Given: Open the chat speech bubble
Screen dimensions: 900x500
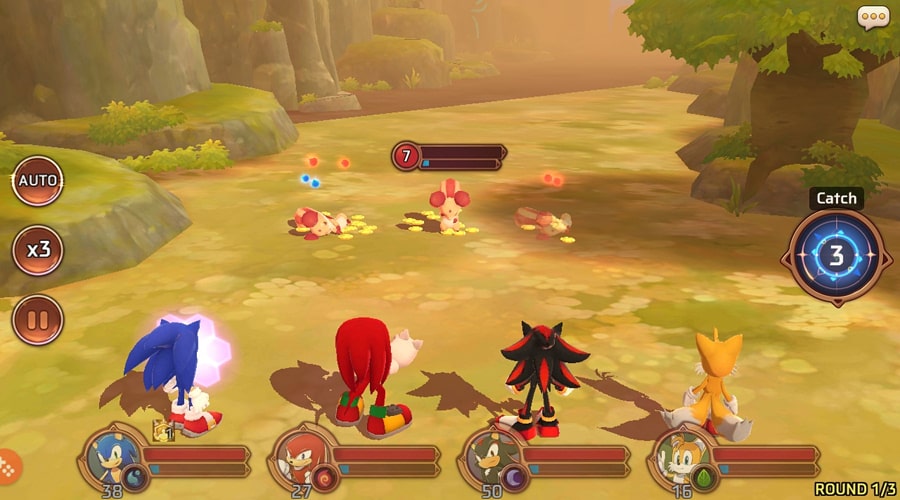Looking at the screenshot, I should click(873, 18).
